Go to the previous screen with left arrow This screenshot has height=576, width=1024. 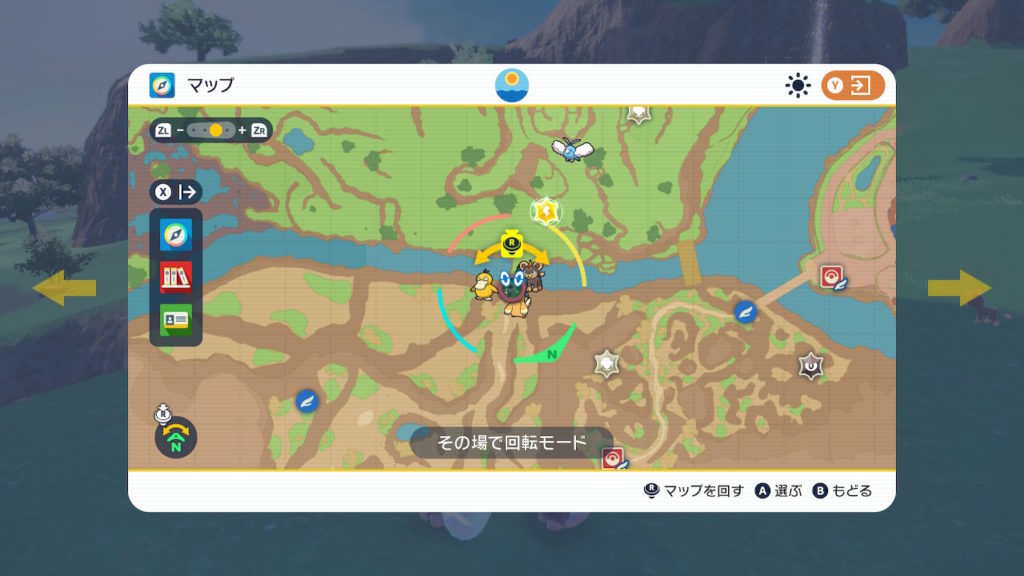65,288
